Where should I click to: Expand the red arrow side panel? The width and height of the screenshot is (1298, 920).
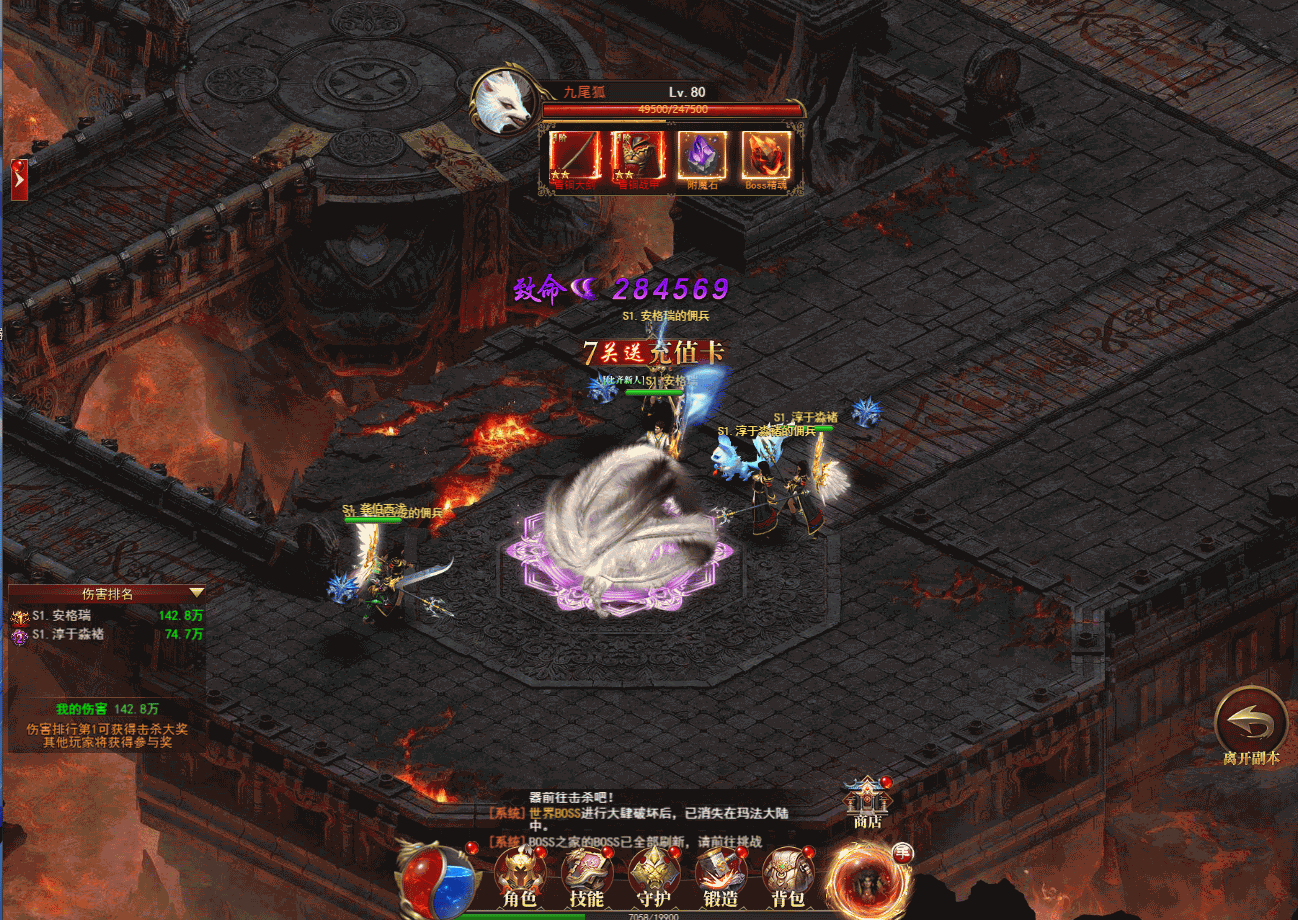tap(19, 180)
